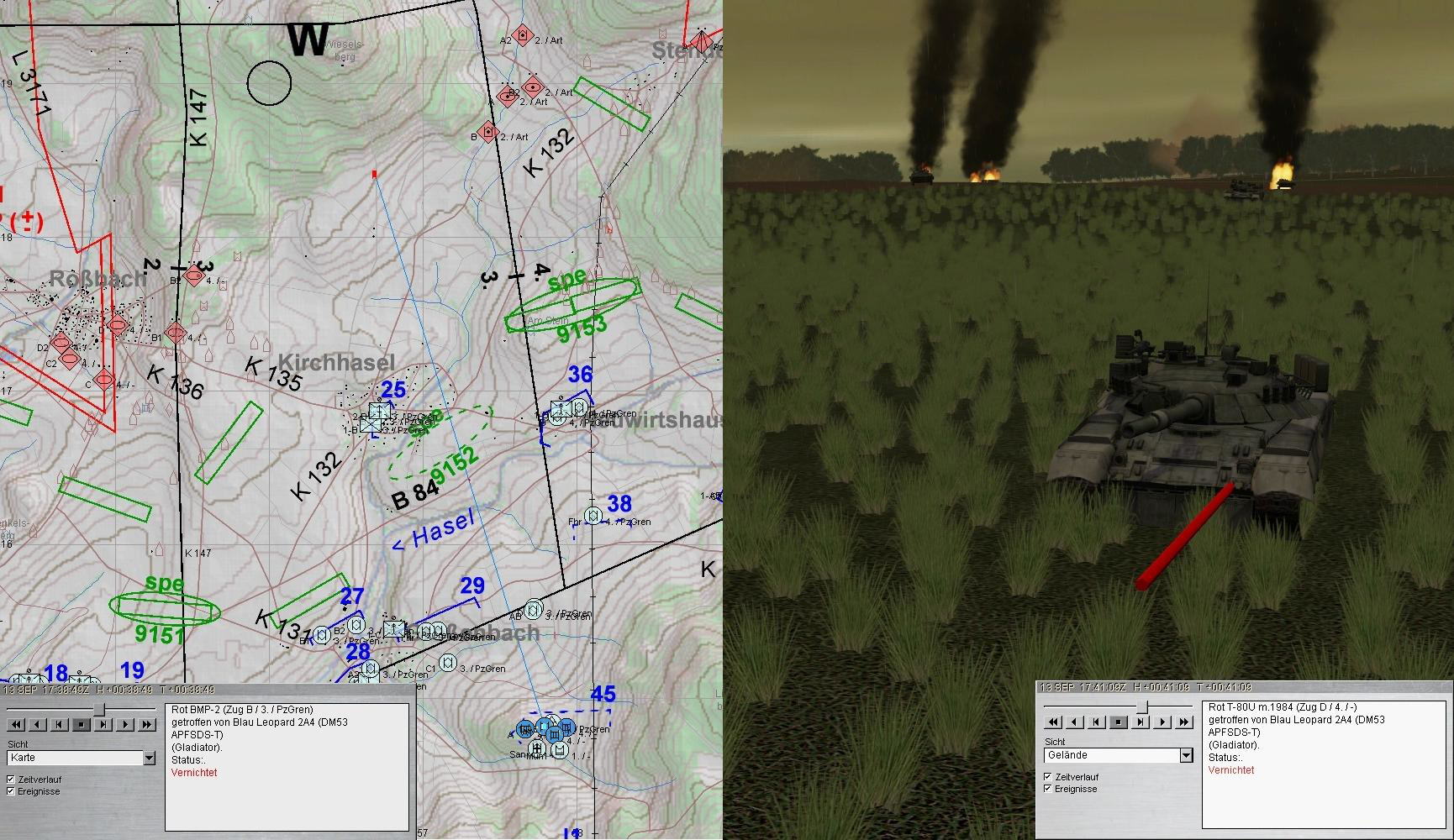Stop the replay in the Gelände panel
The height and width of the screenshot is (840, 1454).
click(1119, 722)
